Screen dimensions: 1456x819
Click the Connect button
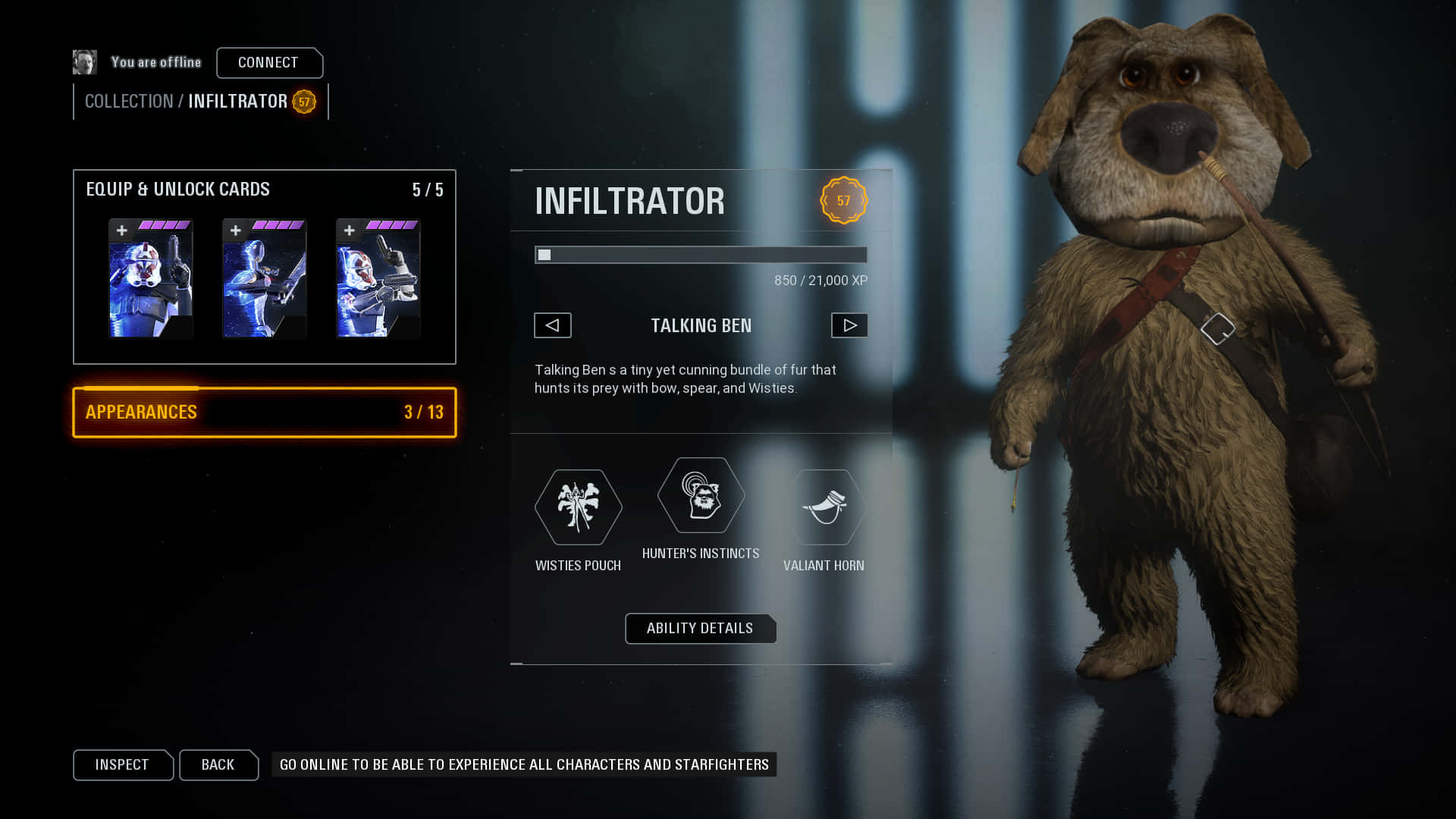pyautogui.click(x=268, y=63)
